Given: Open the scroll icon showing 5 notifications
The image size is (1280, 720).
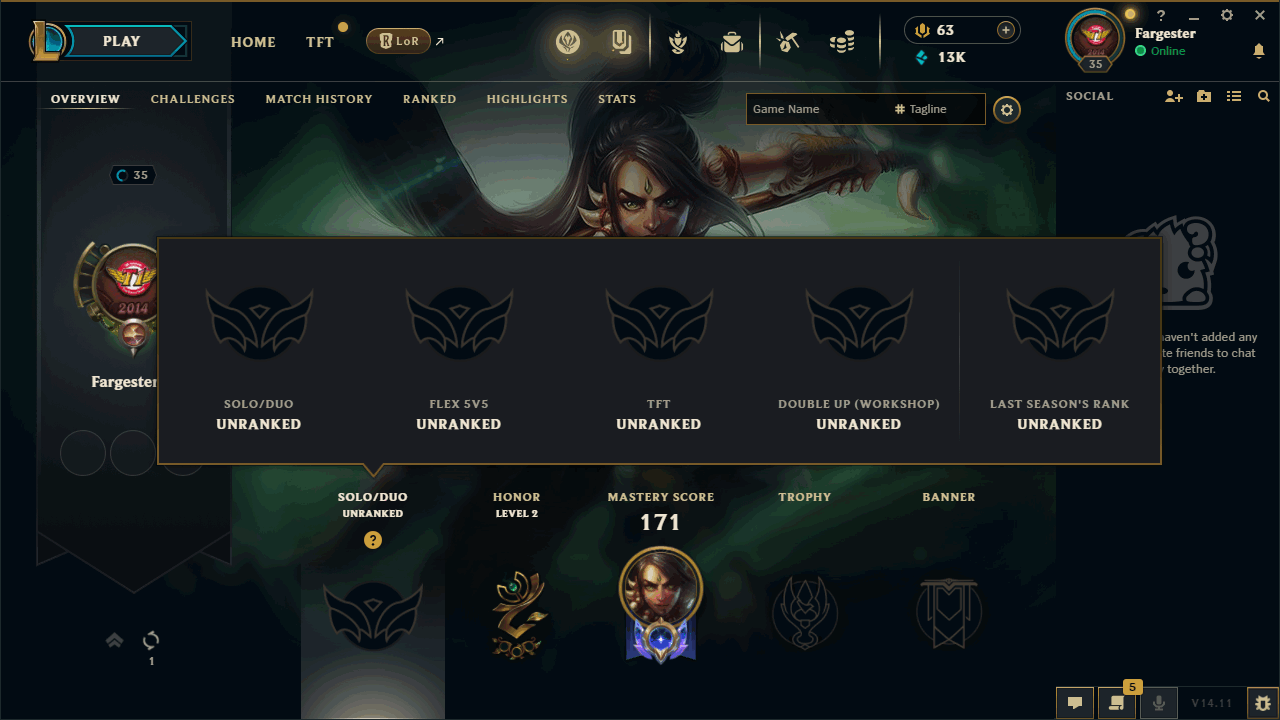Looking at the screenshot, I should pos(1117,704).
